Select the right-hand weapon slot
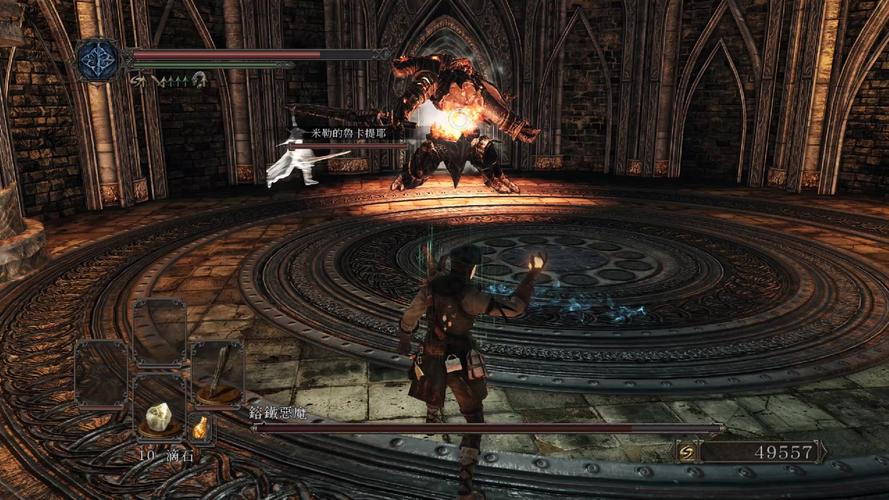889x500 pixels. 217,375
